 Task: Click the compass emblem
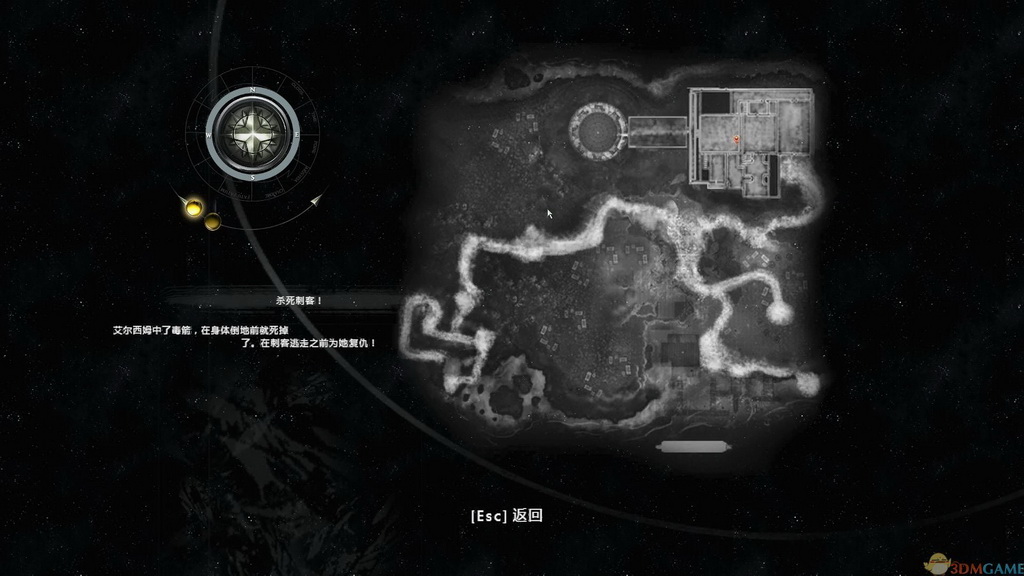pyautogui.click(x=255, y=132)
